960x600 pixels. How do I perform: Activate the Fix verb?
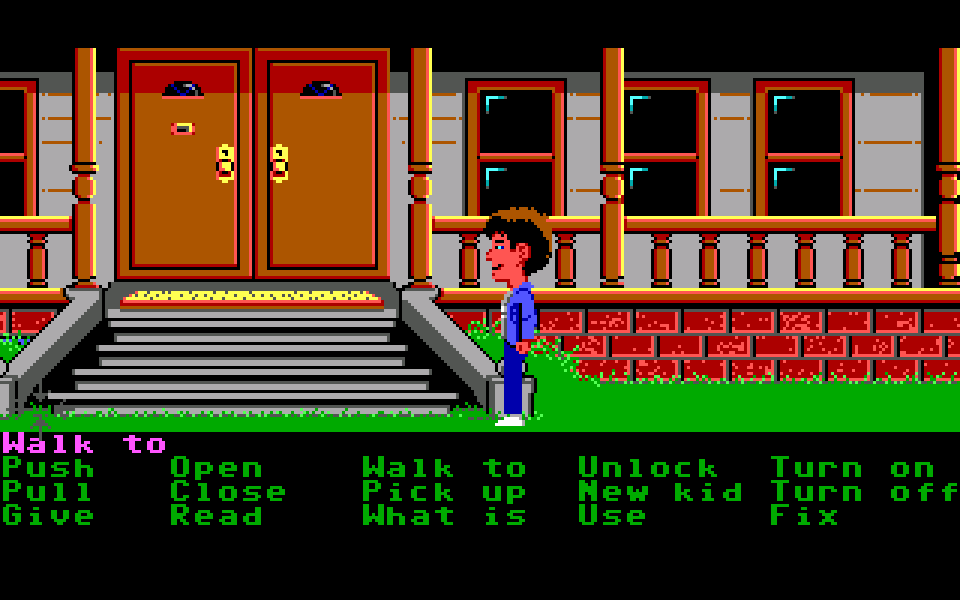point(804,516)
